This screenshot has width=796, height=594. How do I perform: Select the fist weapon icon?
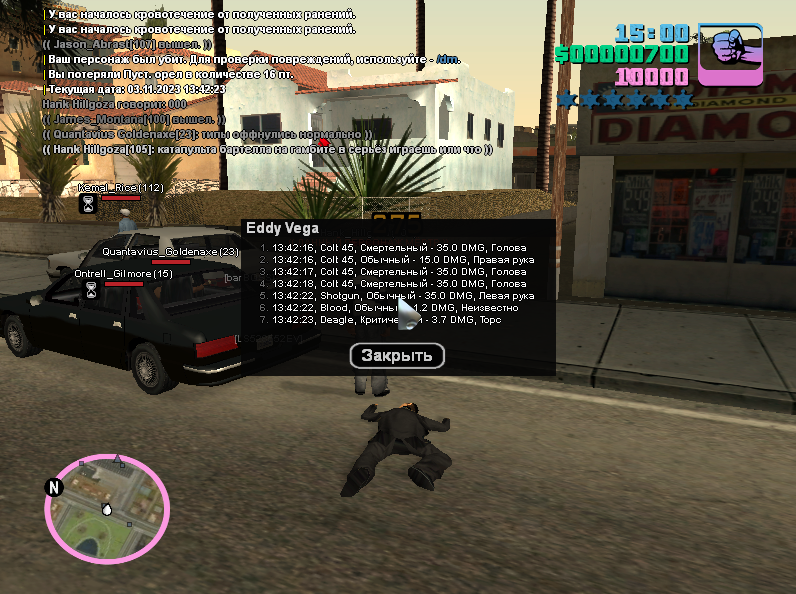pos(729,54)
